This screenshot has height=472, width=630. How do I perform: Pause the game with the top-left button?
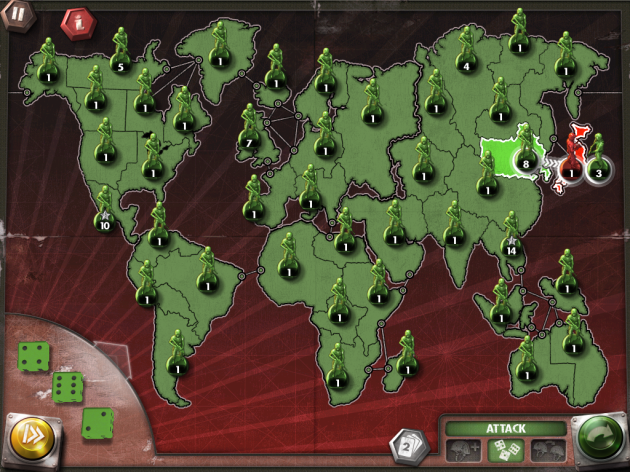(x=17, y=14)
